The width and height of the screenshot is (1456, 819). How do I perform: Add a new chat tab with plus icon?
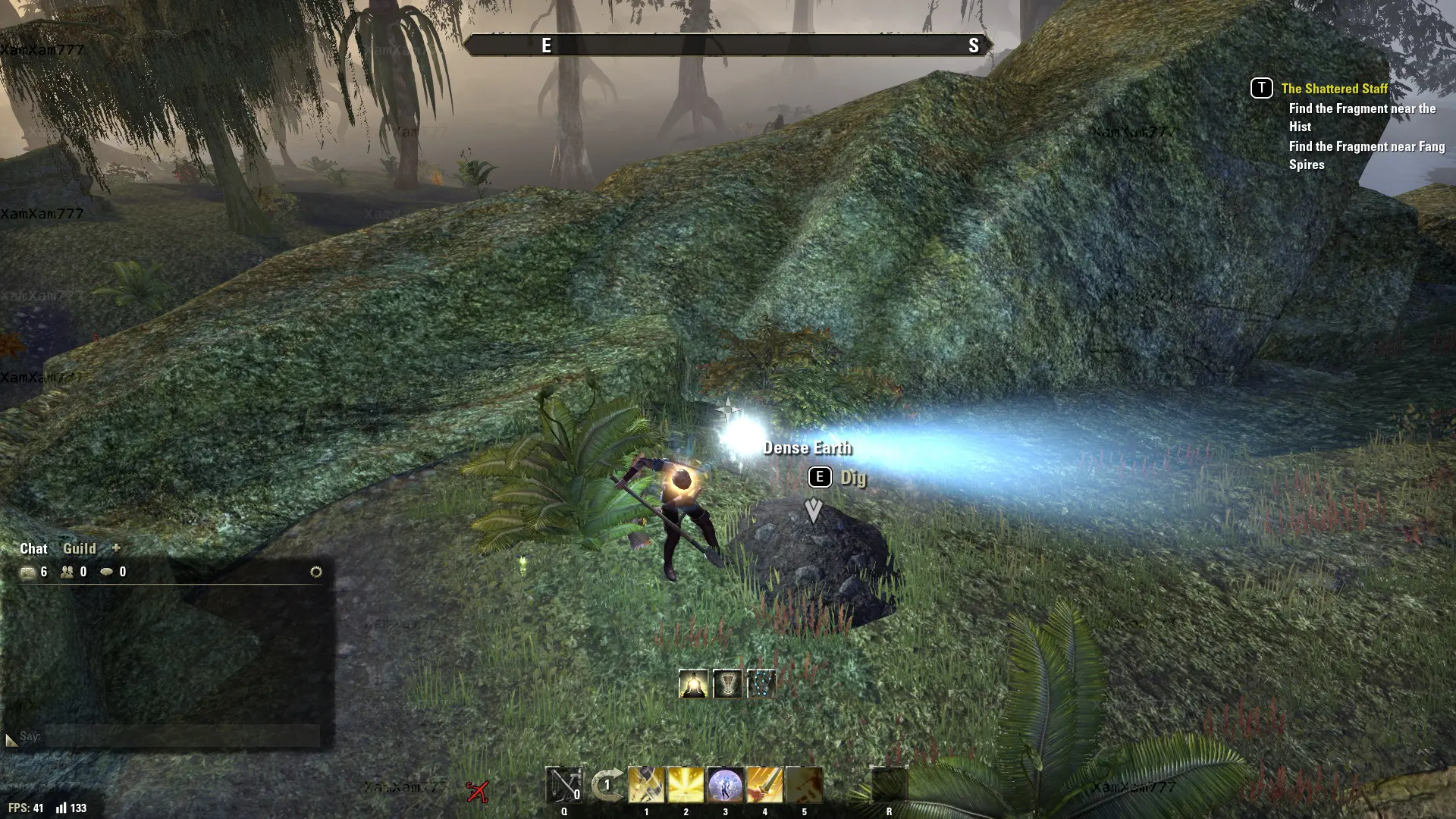[116, 548]
